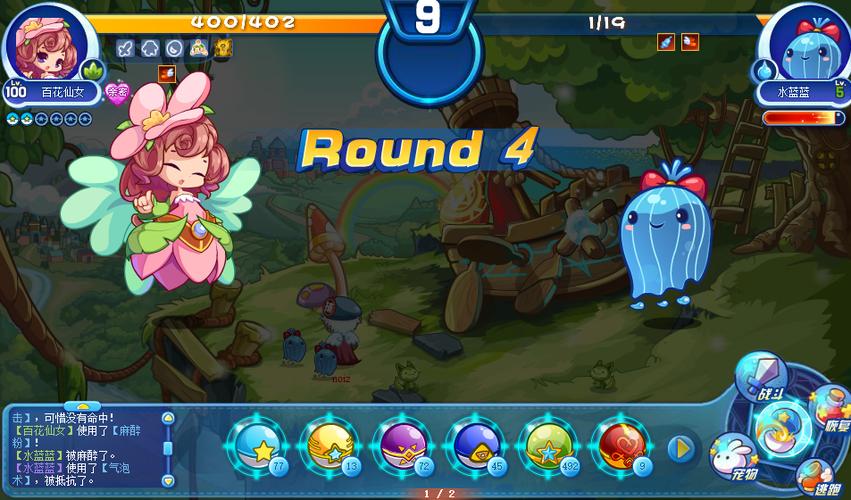Use the purple capsule with count 72

coord(405,446)
